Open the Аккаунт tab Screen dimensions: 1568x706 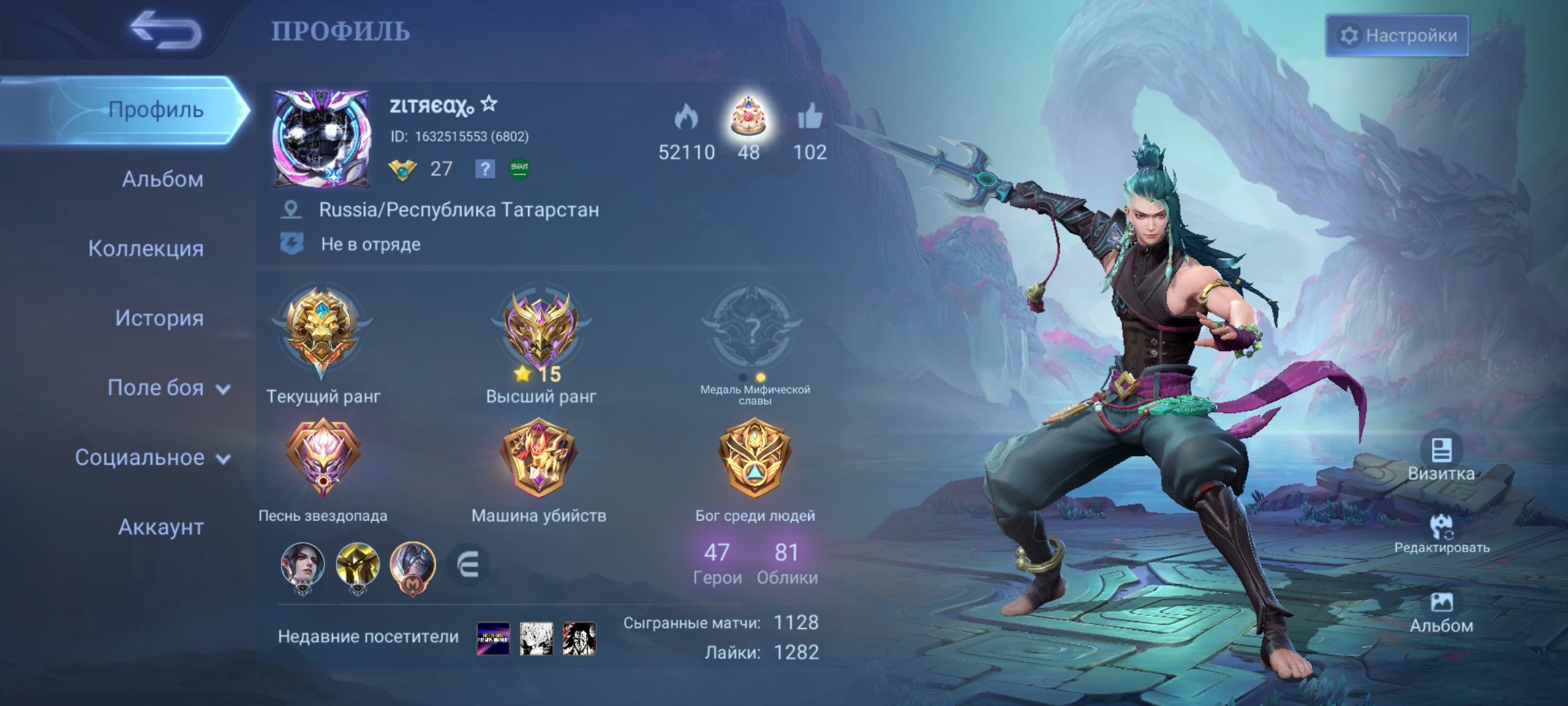[161, 527]
